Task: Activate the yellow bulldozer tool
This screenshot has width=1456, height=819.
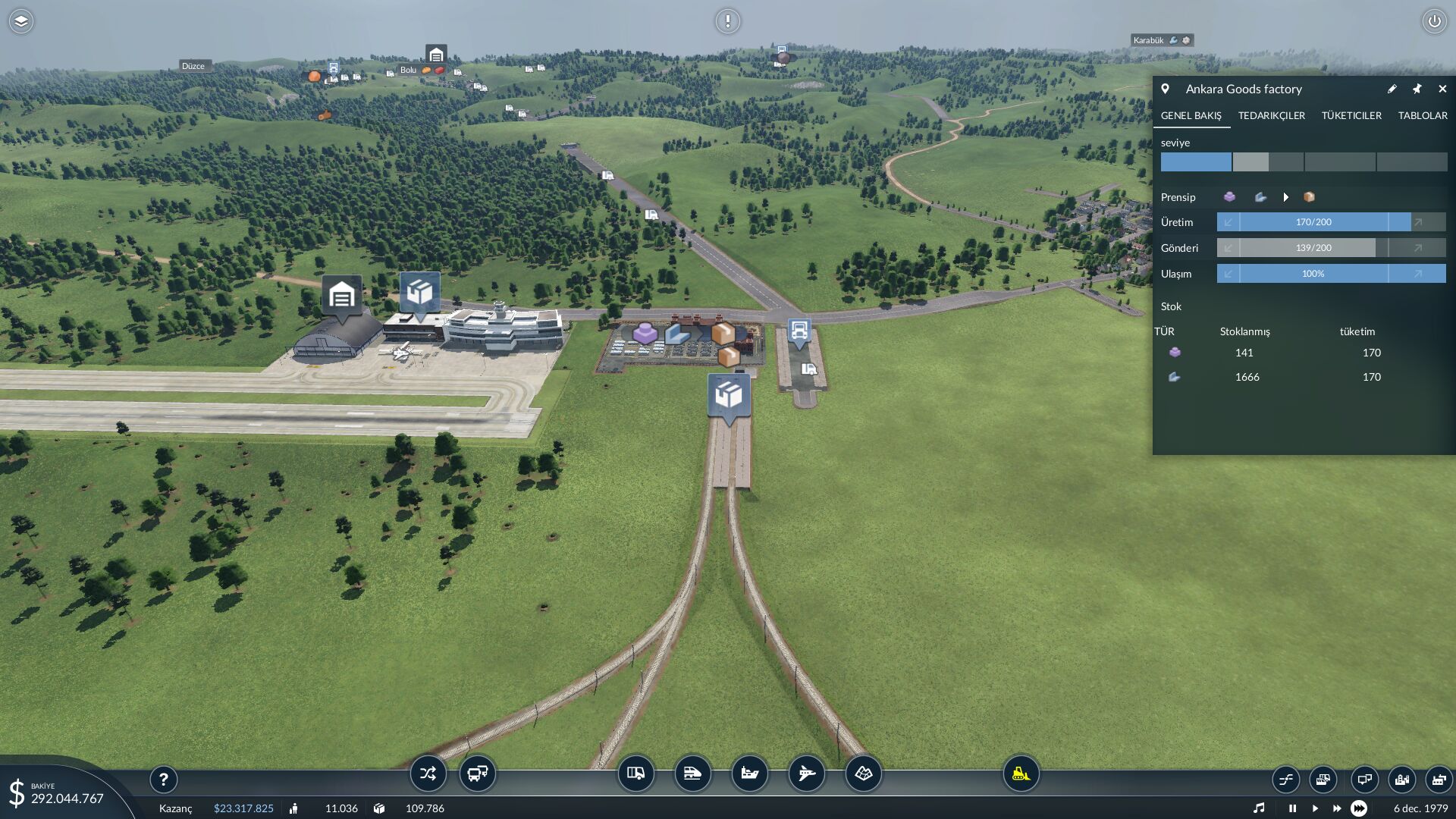Action: pos(1021,773)
